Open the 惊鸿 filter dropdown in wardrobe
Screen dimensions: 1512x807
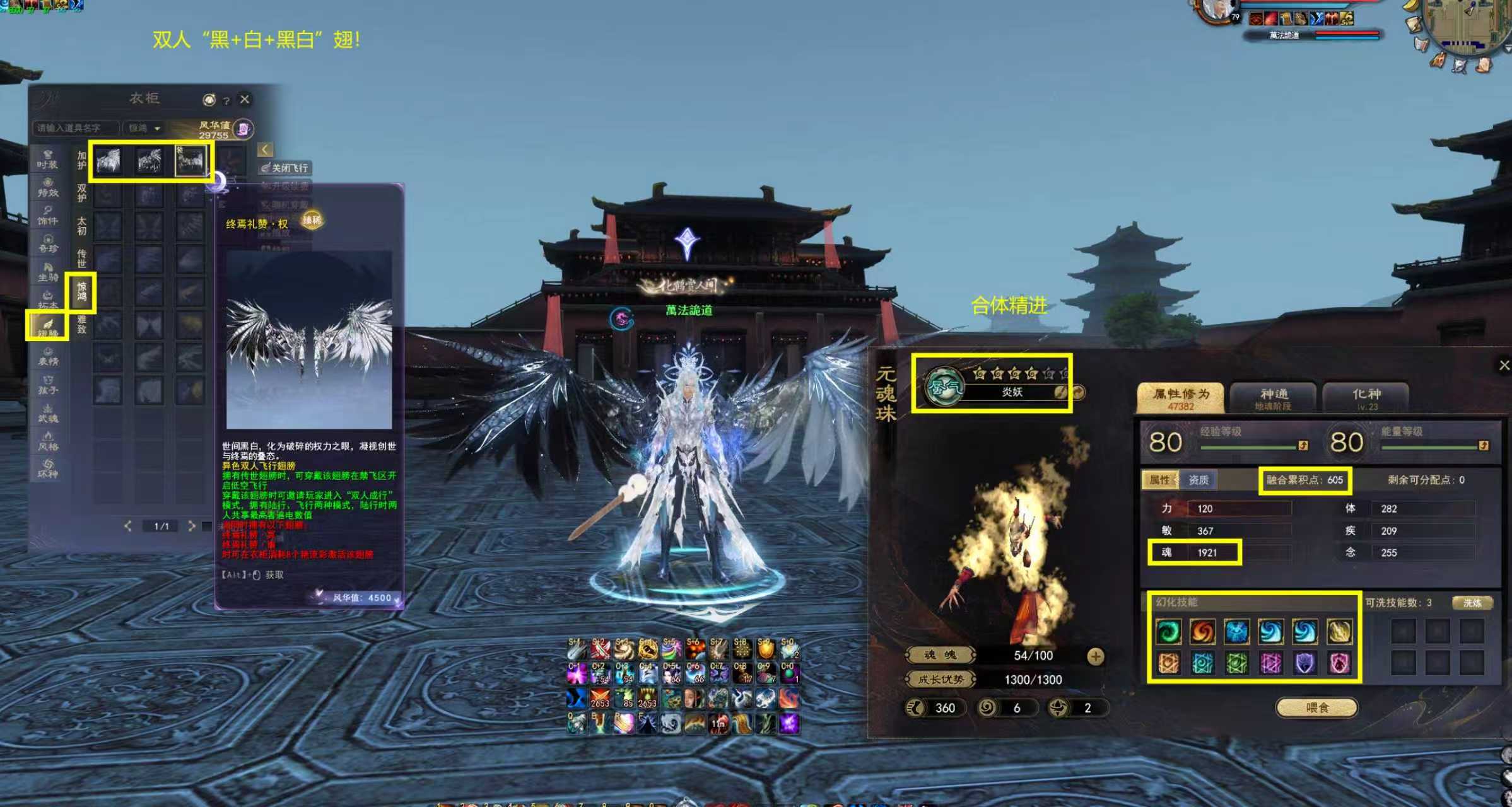pos(144,128)
